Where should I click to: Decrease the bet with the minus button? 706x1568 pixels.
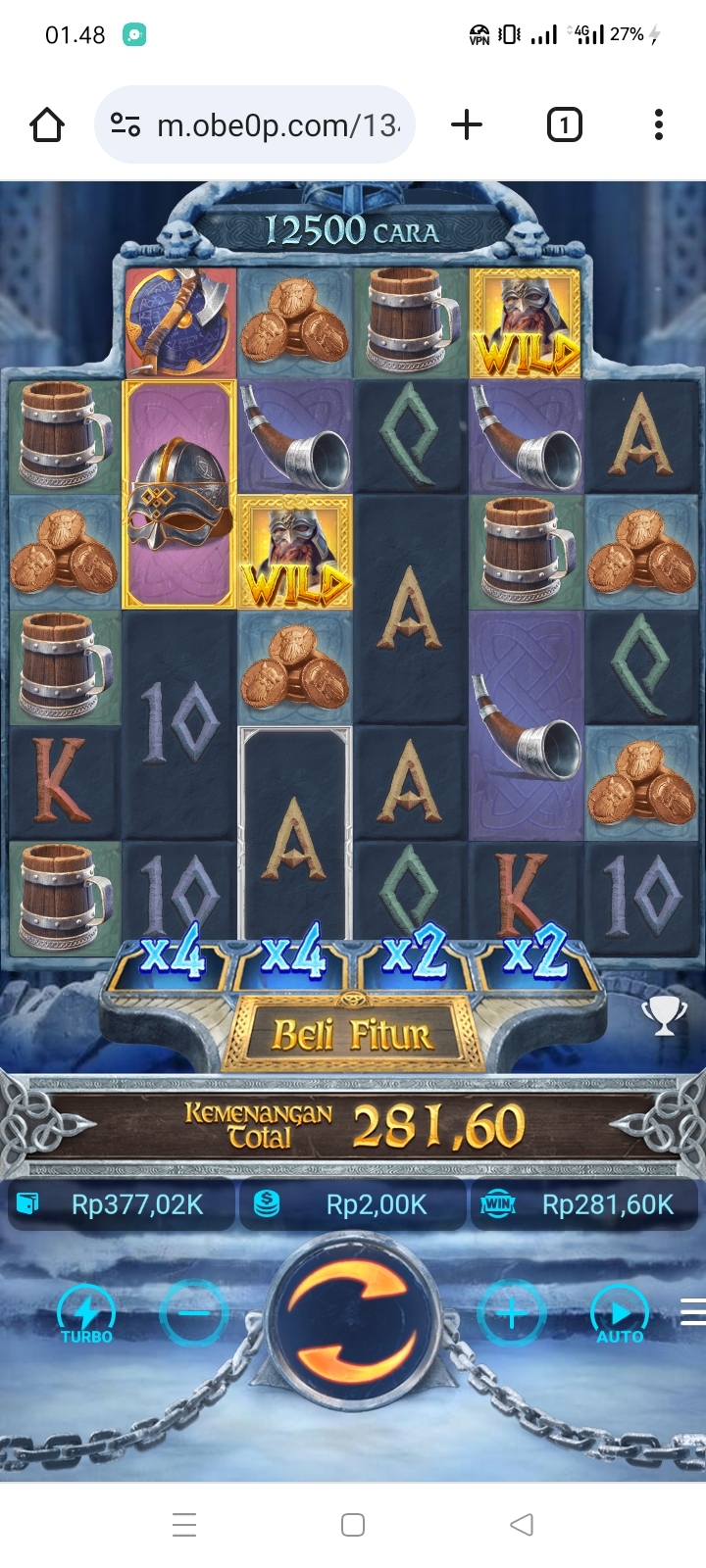coord(194,1313)
